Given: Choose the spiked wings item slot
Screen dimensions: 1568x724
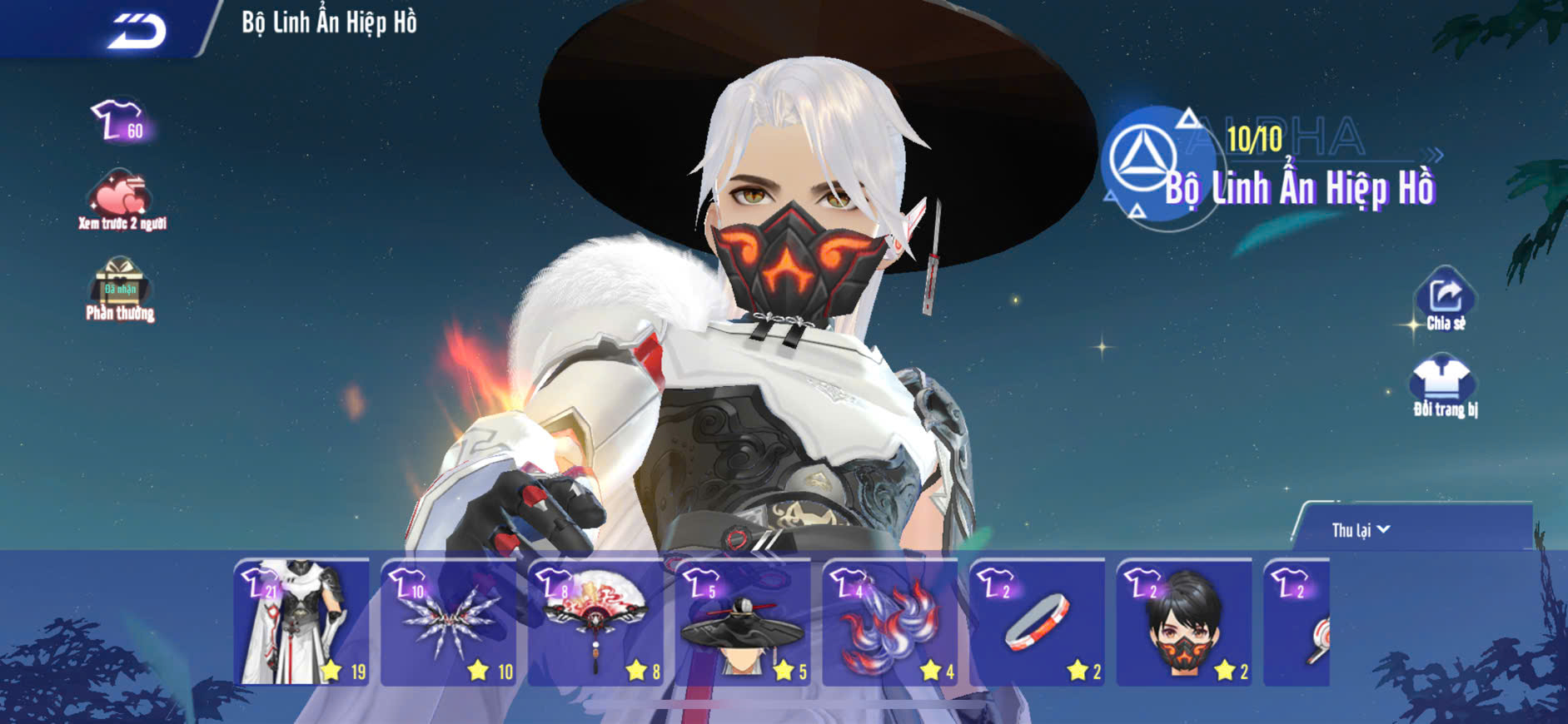Looking at the screenshot, I should tap(449, 622).
